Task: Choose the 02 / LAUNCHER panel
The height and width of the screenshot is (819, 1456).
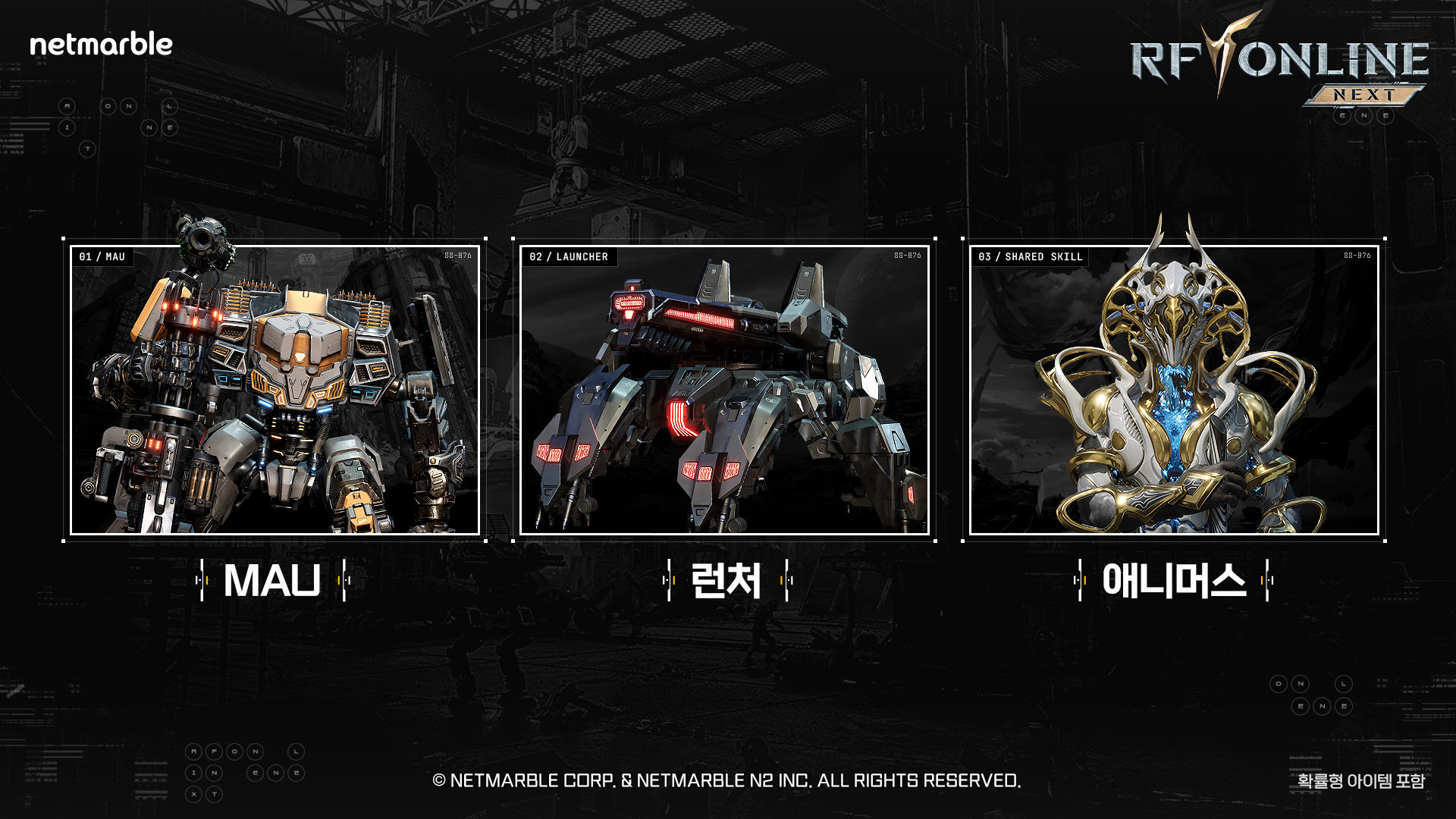Action: coord(724,390)
